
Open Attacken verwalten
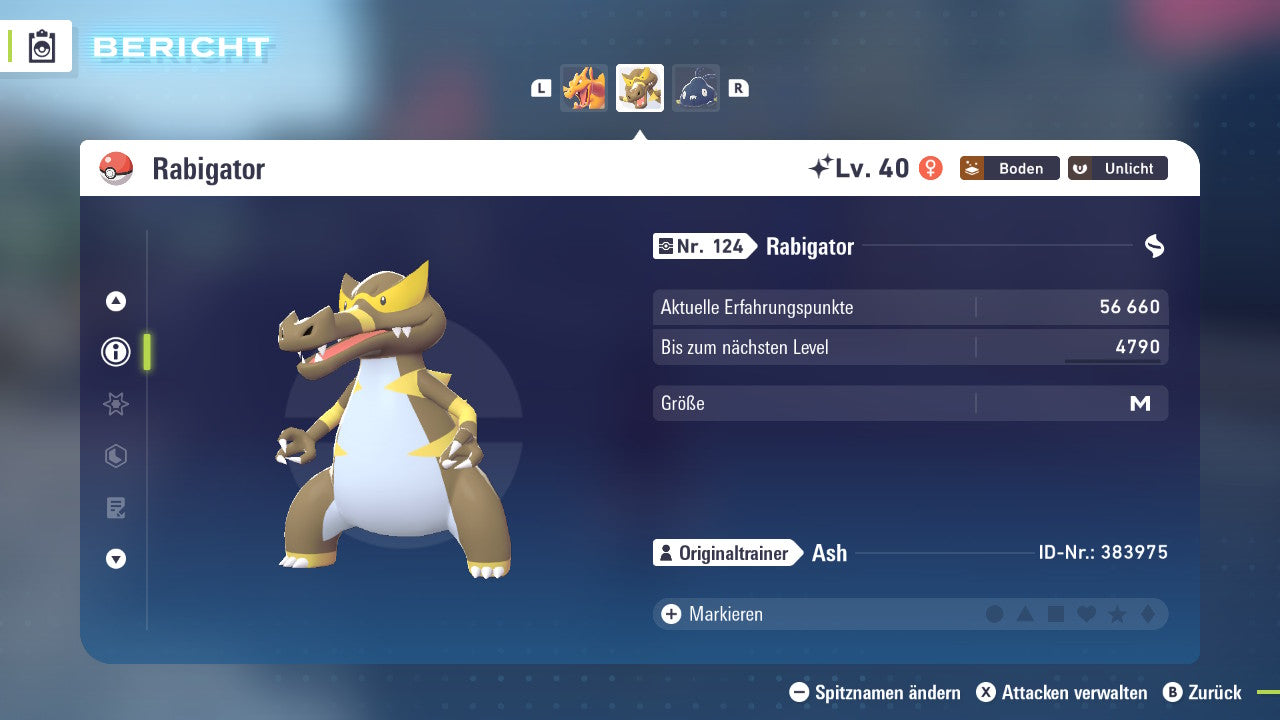pyautogui.click(x=1061, y=692)
